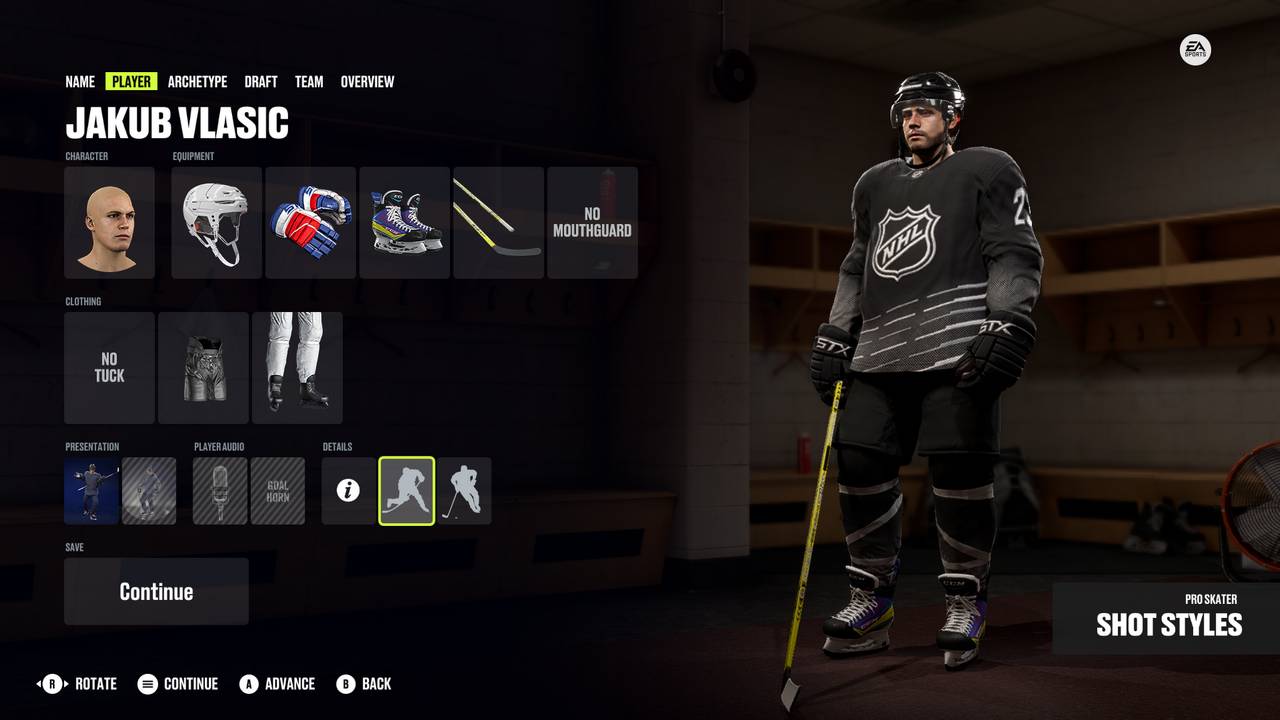The height and width of the screenshot is (720, 1280).
Task: Show the Overview tab
Action: 367,82
